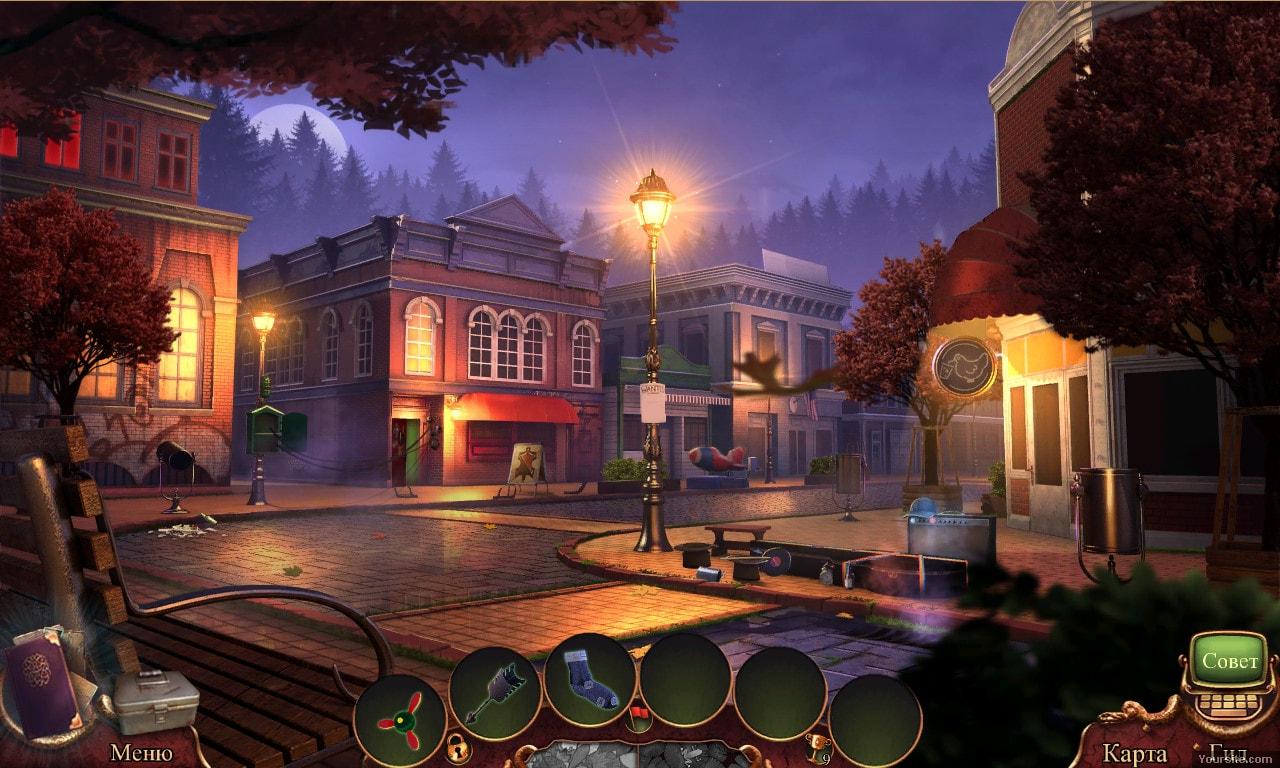Pick the arrow item in inventory
The height and width of the screenshot is (768, 1280).
494,692
